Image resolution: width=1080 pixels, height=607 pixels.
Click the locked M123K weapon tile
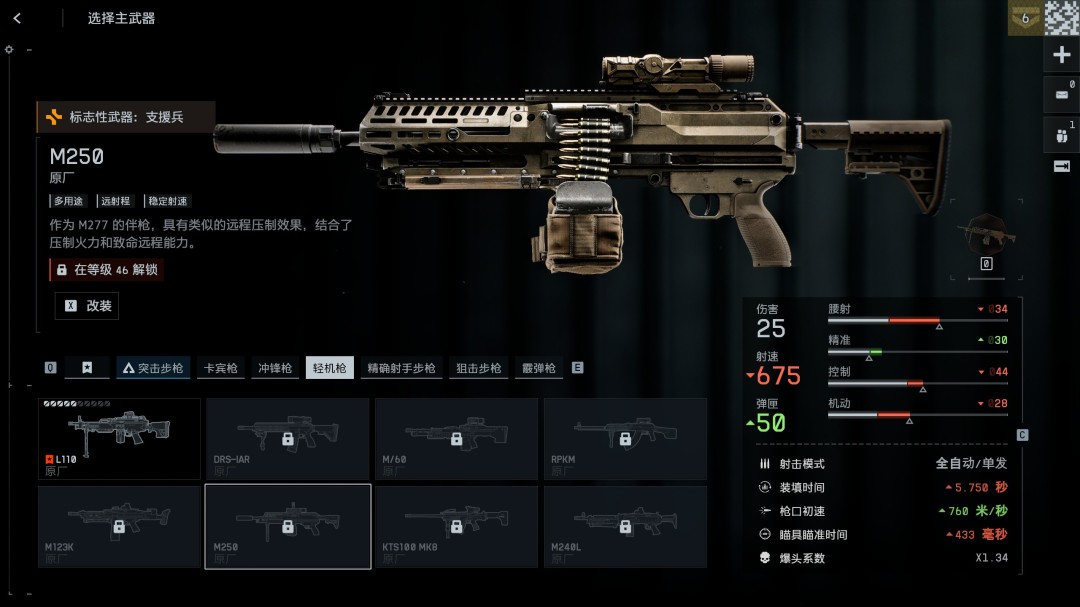(119, 525)
